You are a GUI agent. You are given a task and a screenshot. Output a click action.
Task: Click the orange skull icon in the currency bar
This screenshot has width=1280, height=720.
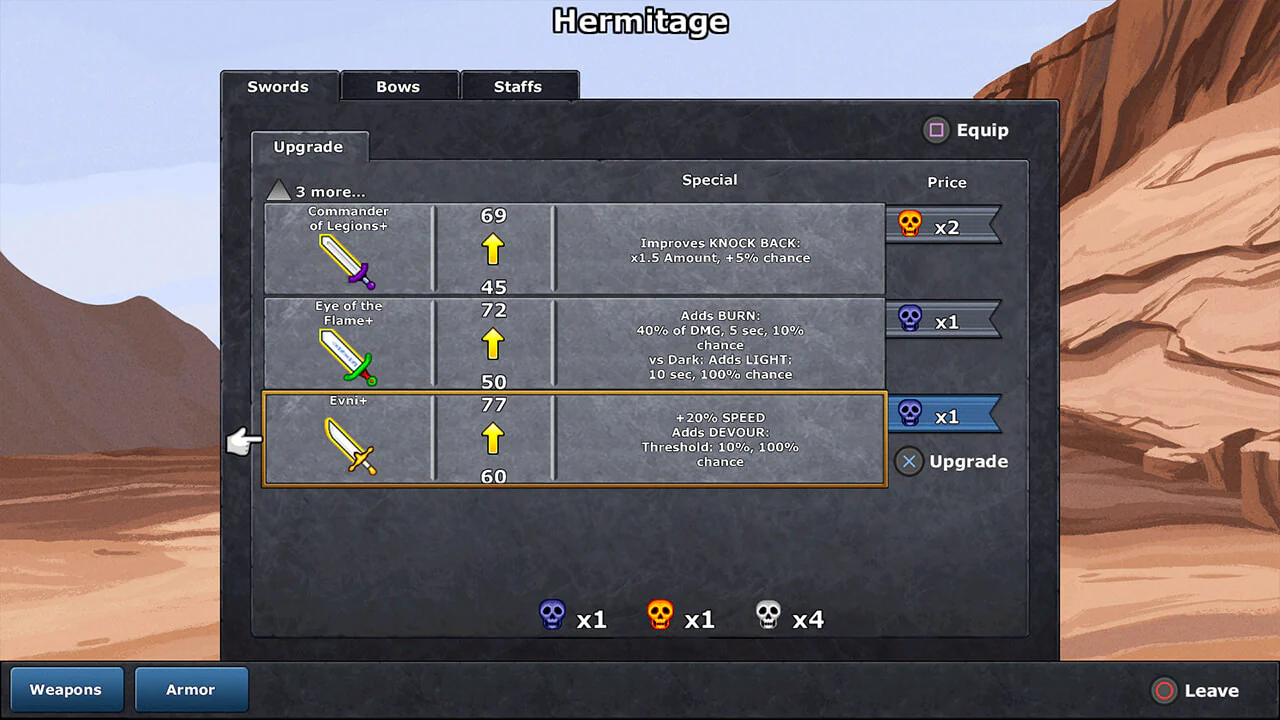click(660, 616)
